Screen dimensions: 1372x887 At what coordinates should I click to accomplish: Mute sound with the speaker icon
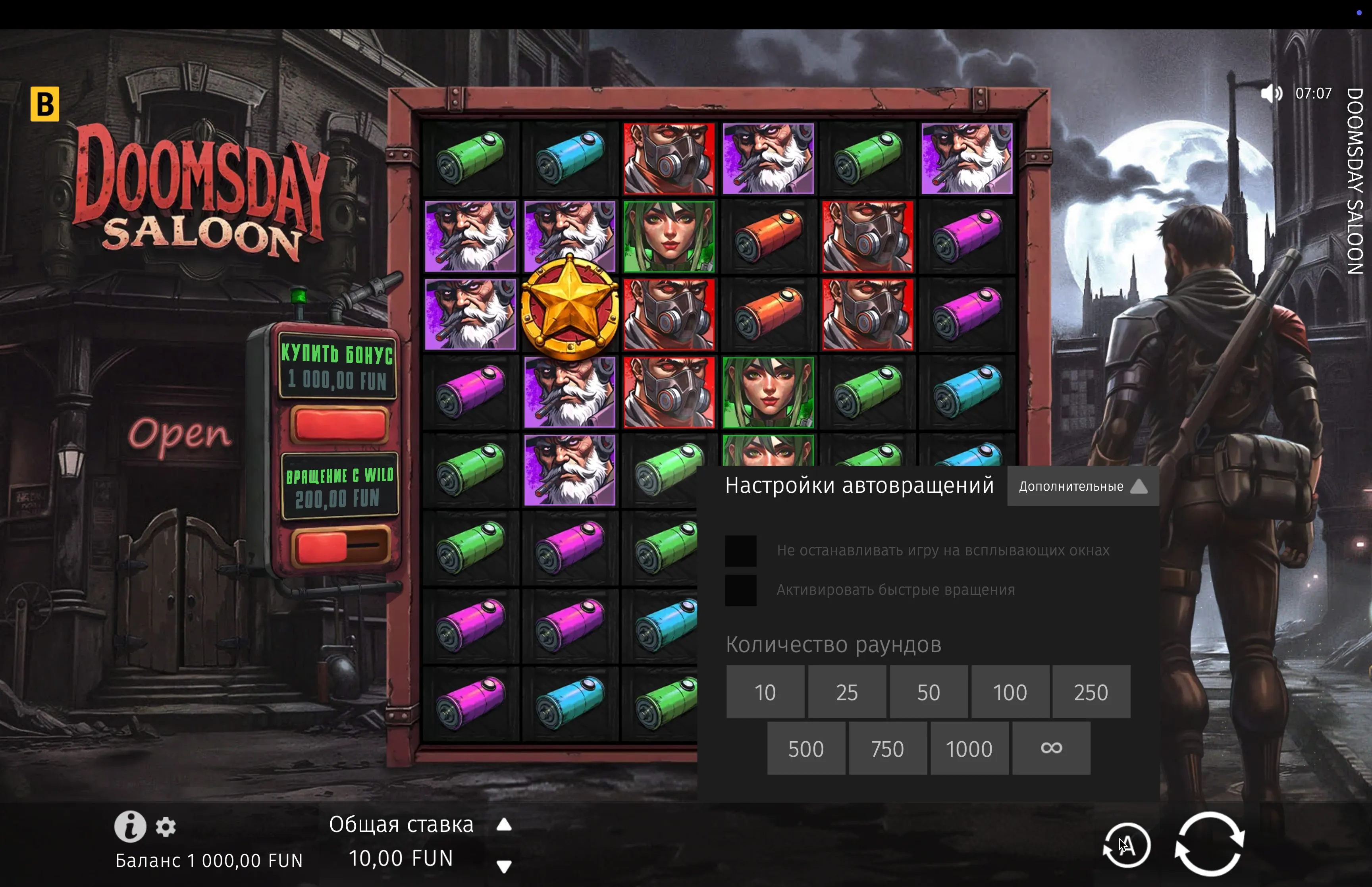(1271, 93)
